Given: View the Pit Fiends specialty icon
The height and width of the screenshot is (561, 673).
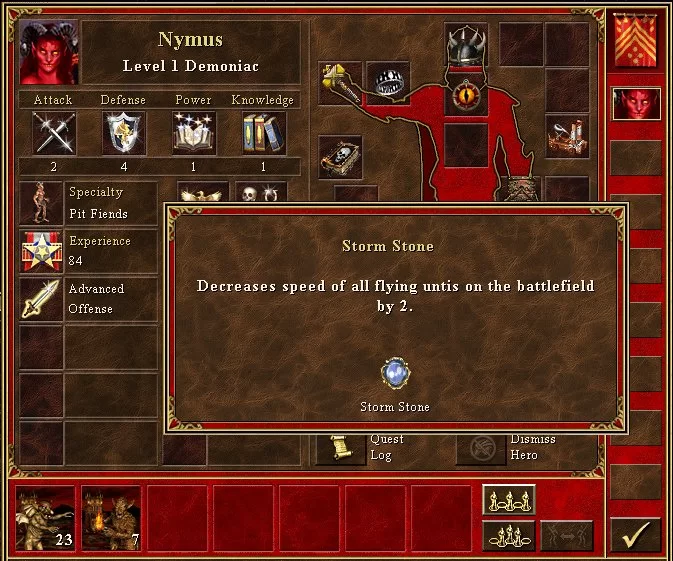Looking at the screenshot, I should (41, 203).
